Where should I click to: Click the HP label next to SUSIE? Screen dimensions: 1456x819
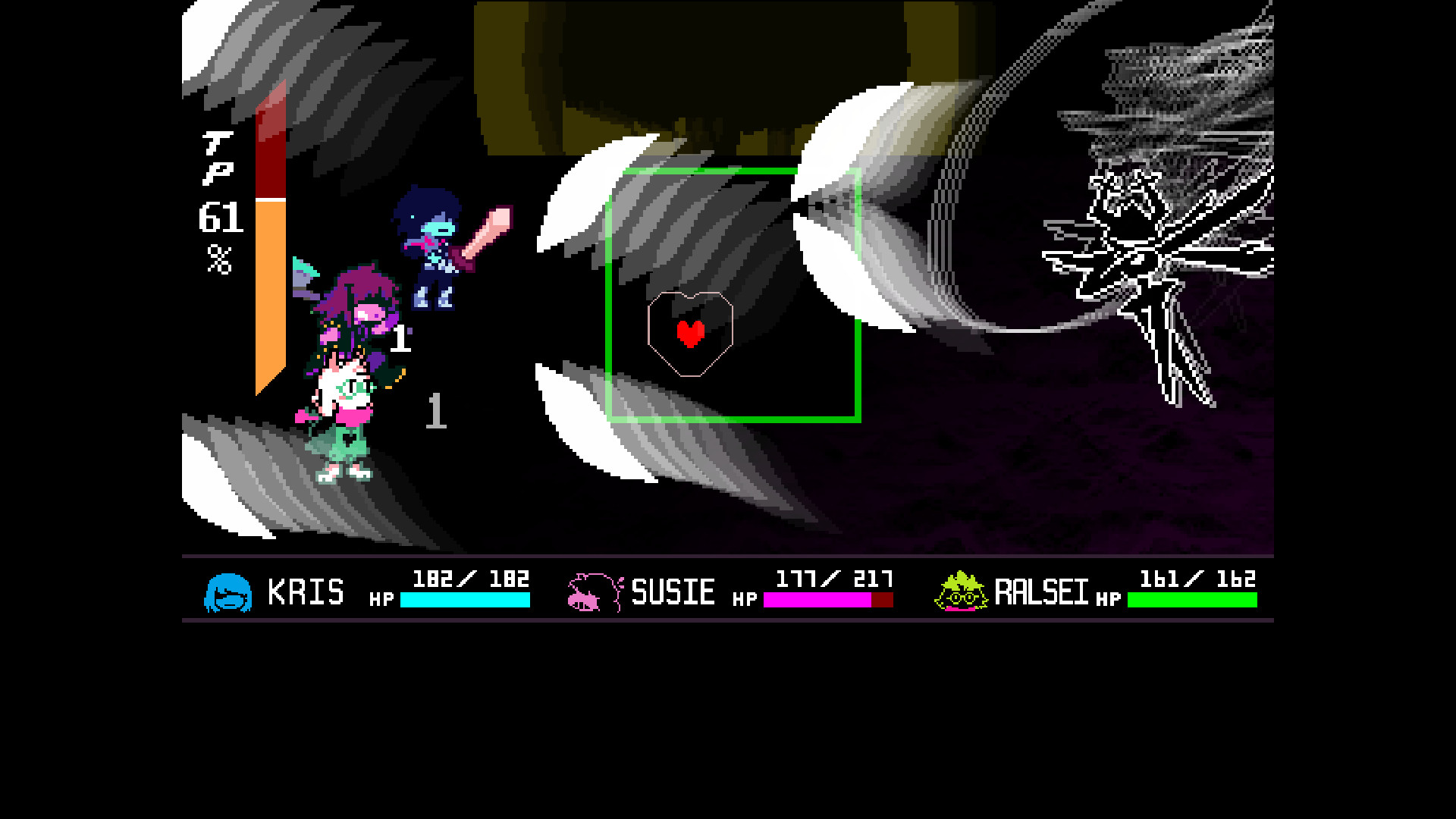point(742,599)
